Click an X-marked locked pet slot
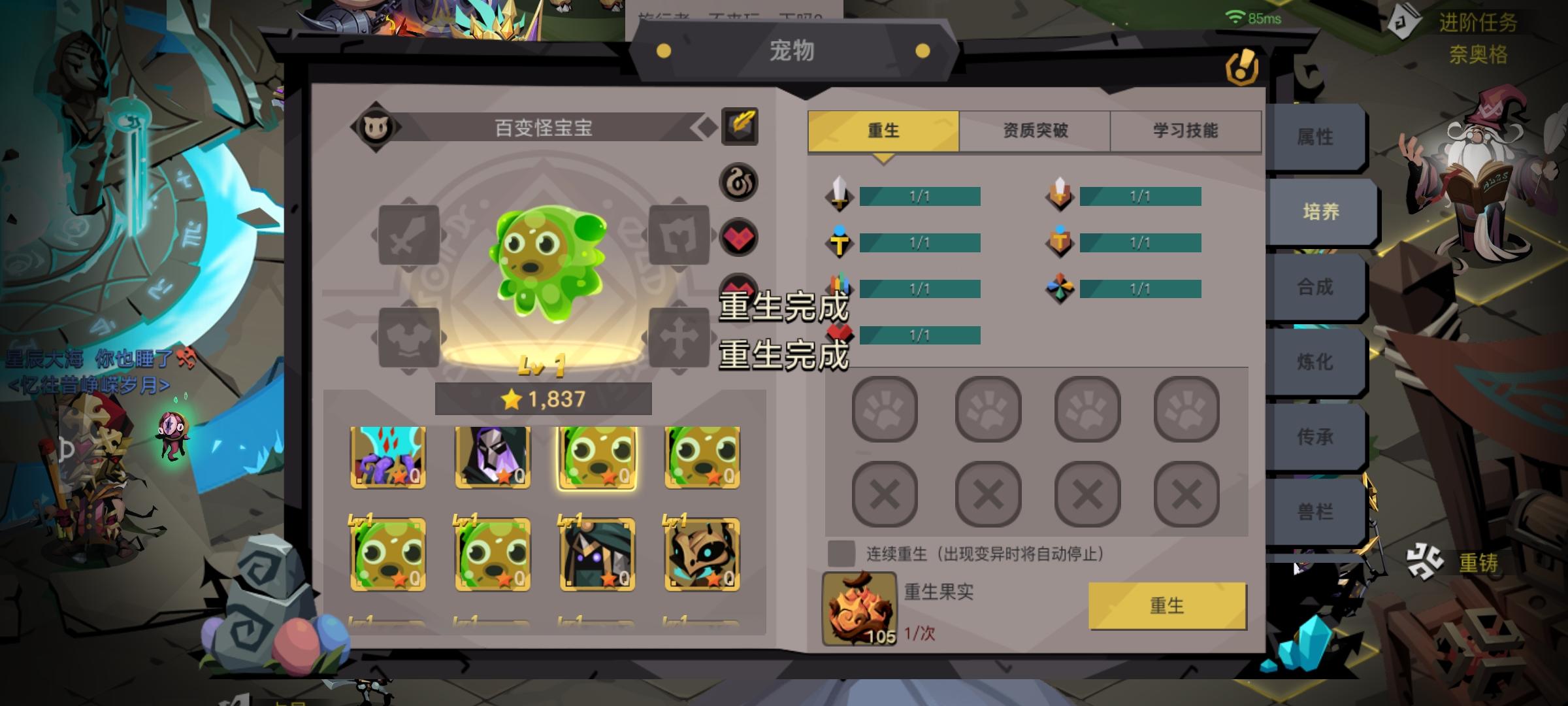The width and height of the screenshot is (1568, 706). click(x=885, y=496)
